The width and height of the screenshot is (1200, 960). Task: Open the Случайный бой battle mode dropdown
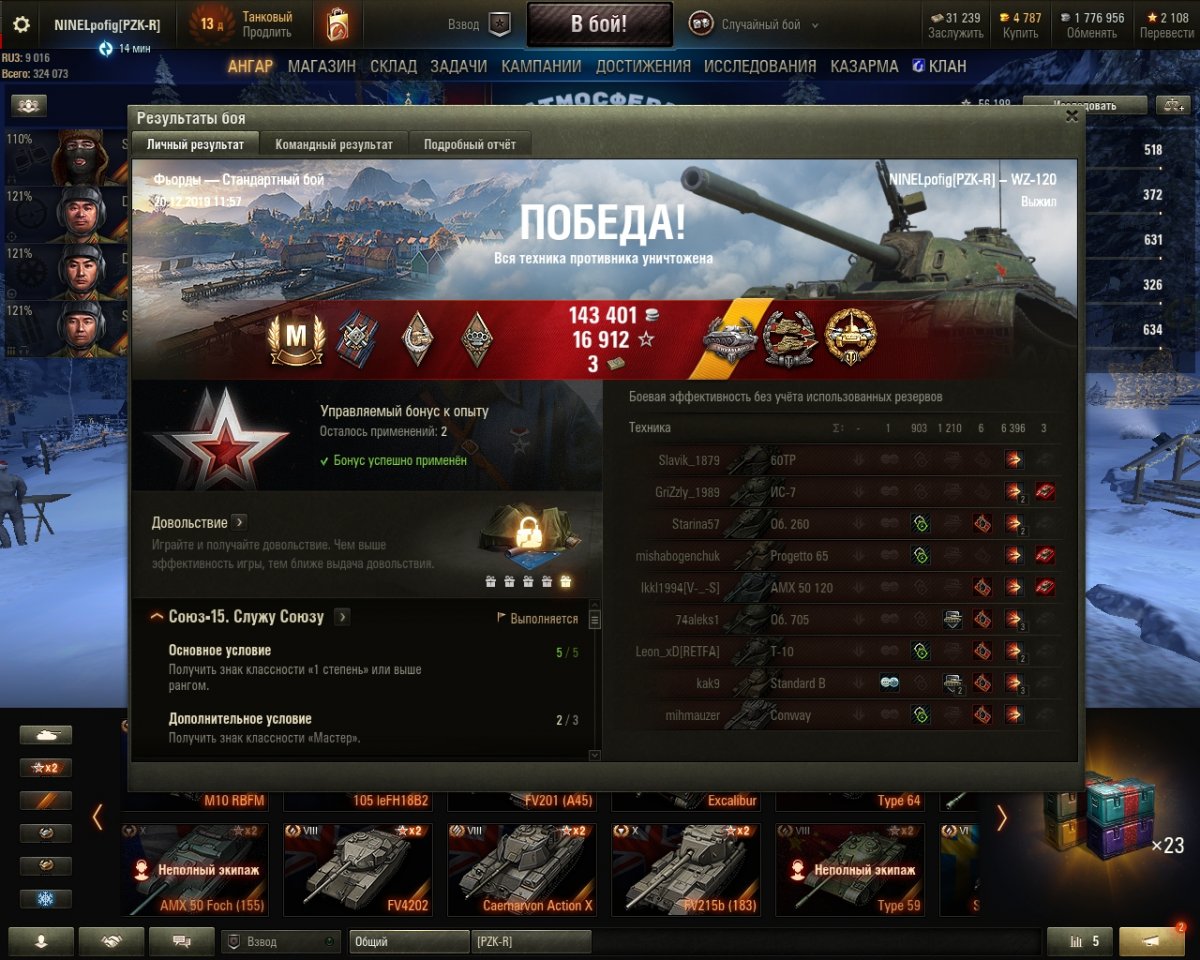tap(760, 25)
